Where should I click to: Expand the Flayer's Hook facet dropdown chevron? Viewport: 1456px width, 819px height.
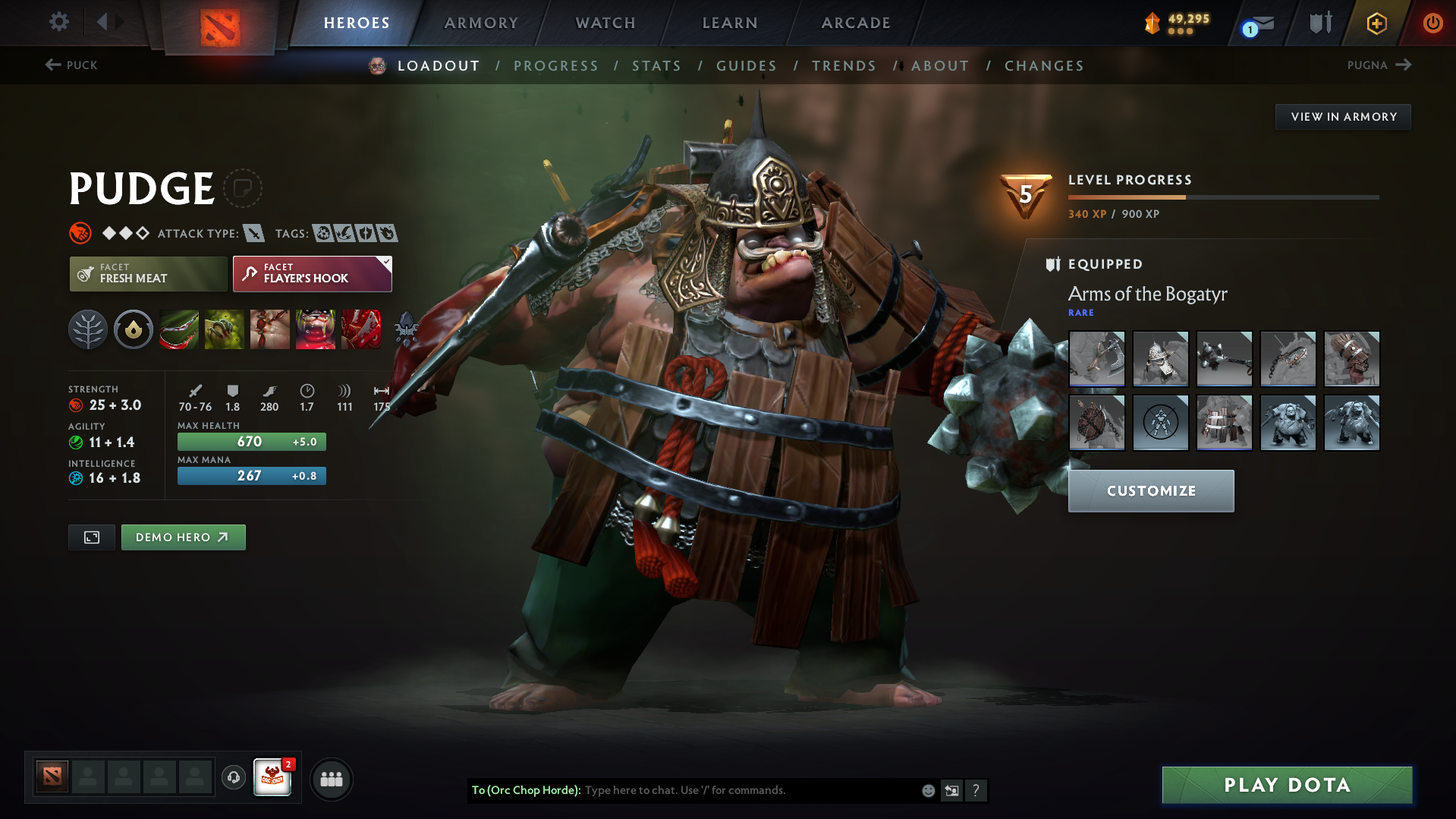tap(386, 262)
